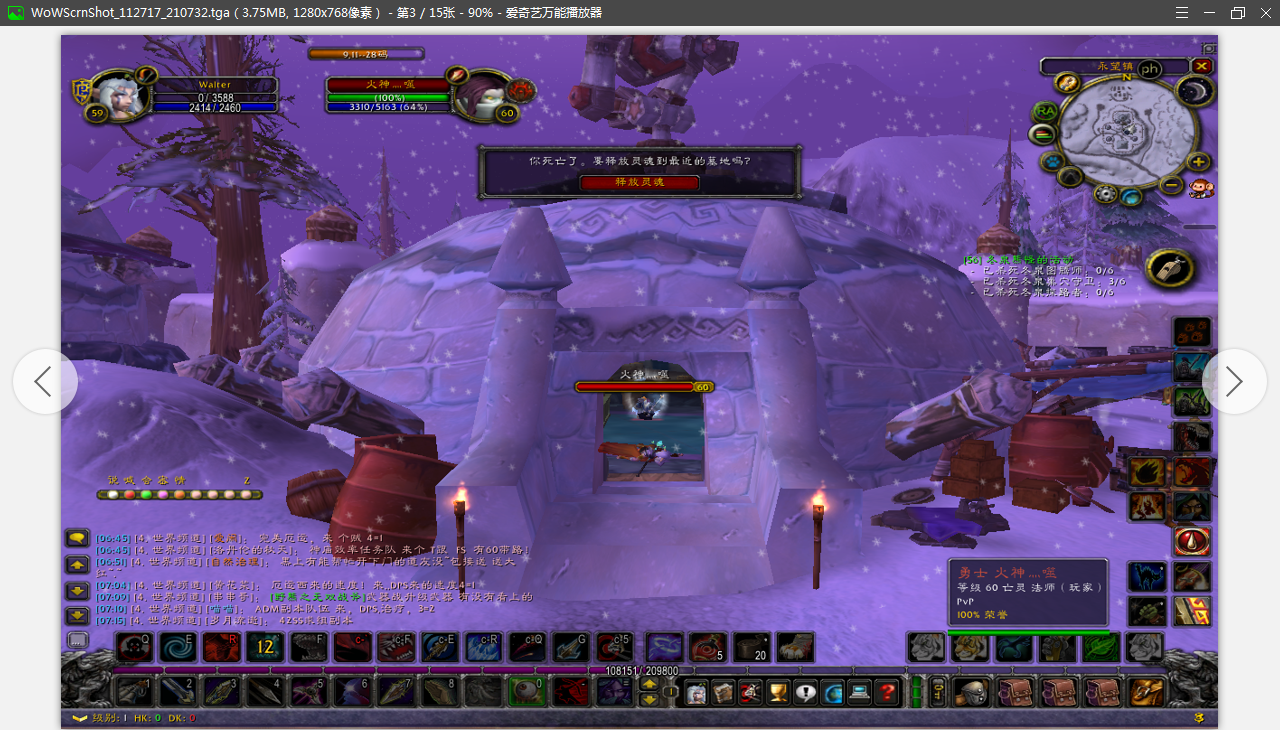Zoom in the minimap with the plus button

[x=1198, y=161]
